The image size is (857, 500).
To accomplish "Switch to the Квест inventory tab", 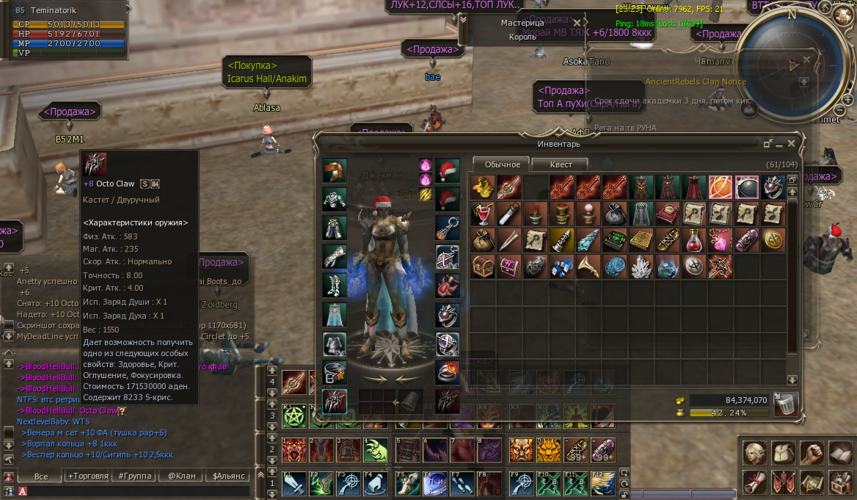I will (560, 164).
